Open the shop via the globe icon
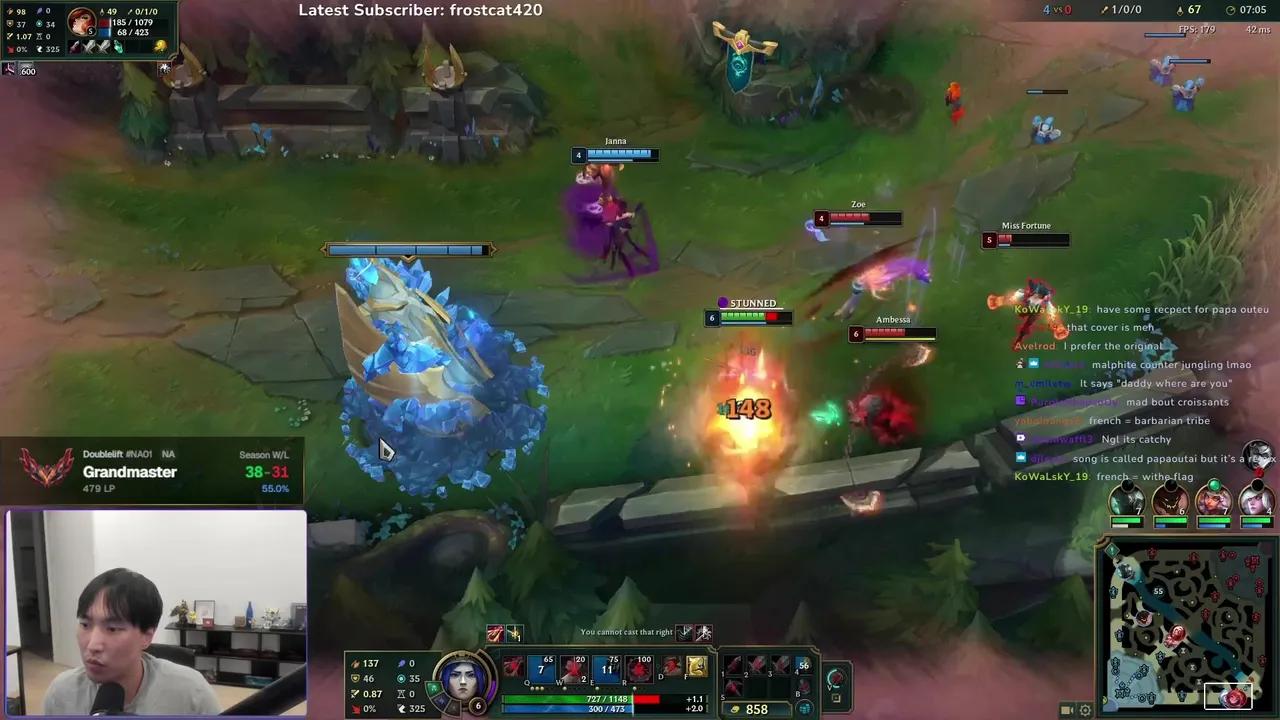1280x720 pixels. (805, 708)
